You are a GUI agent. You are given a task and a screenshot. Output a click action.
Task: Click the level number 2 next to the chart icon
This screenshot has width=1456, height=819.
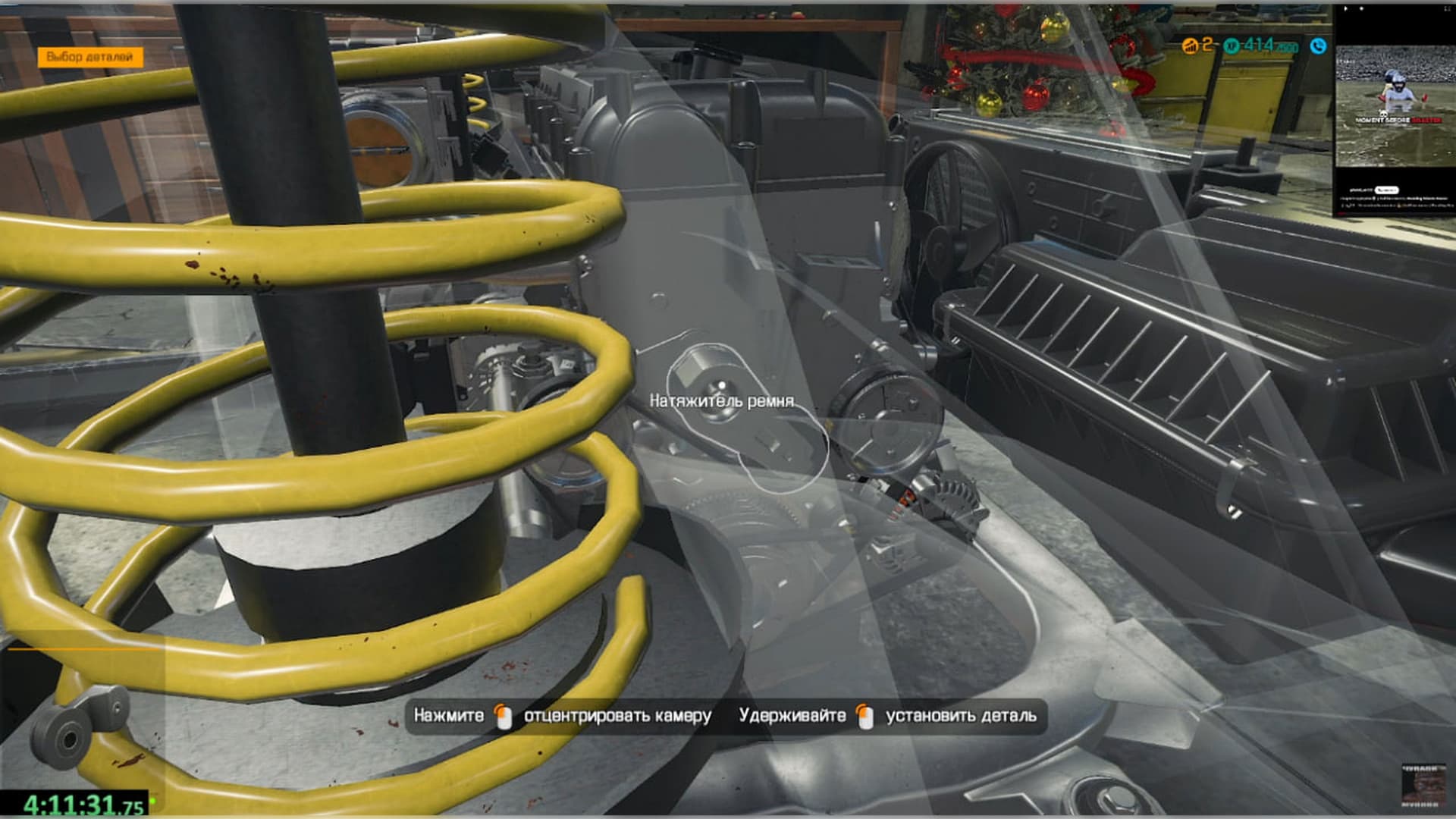[1207, 47]
